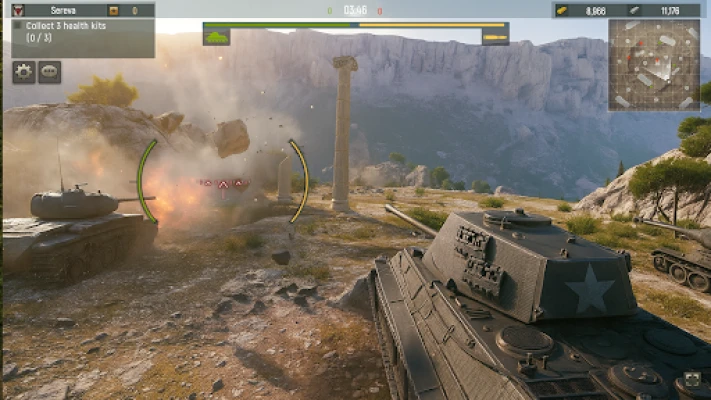Click the Serewa player name bar
711x400 pixels.
click(64, 10)
